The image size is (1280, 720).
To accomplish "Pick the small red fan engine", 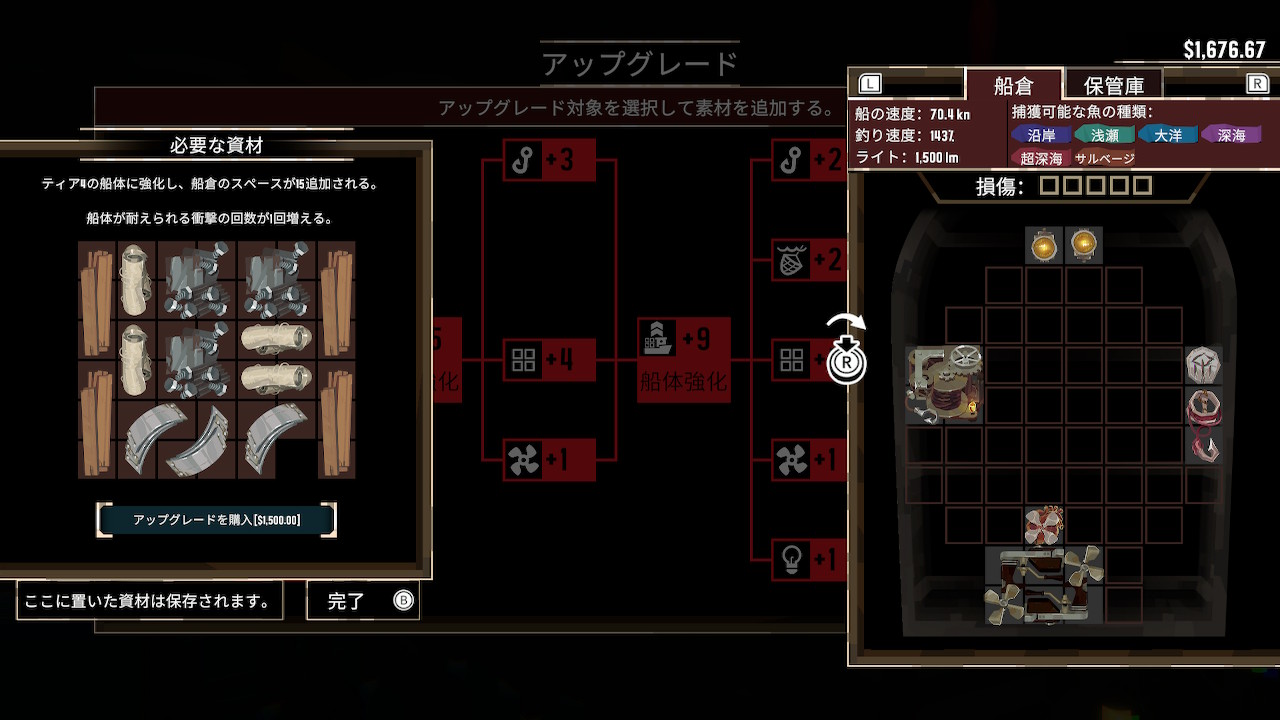I will coord(1044,526).
